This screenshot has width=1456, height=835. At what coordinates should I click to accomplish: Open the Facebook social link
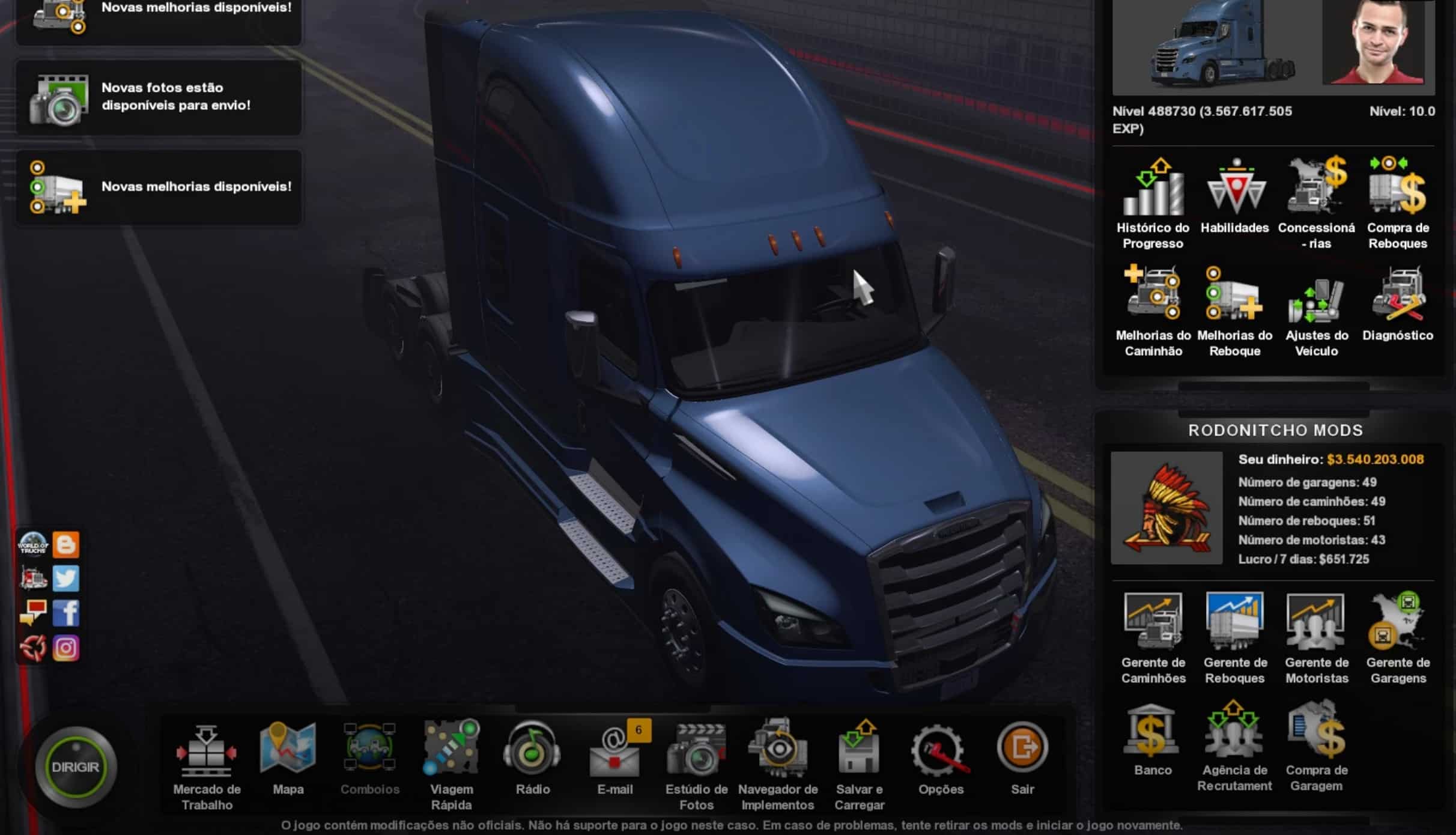[66, 613]
